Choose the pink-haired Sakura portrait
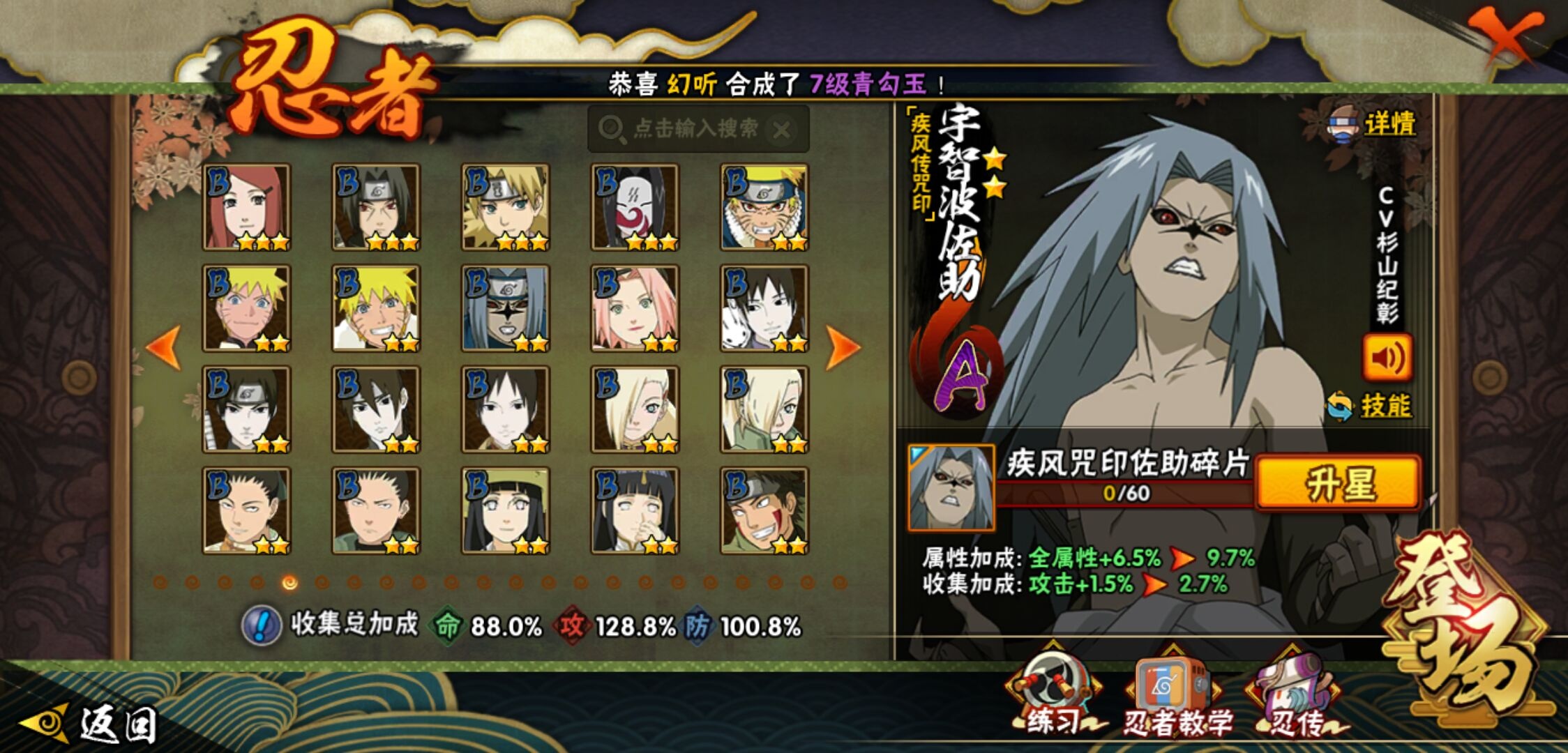Viewport: 1568px width, 753px height. pos(634,308)
